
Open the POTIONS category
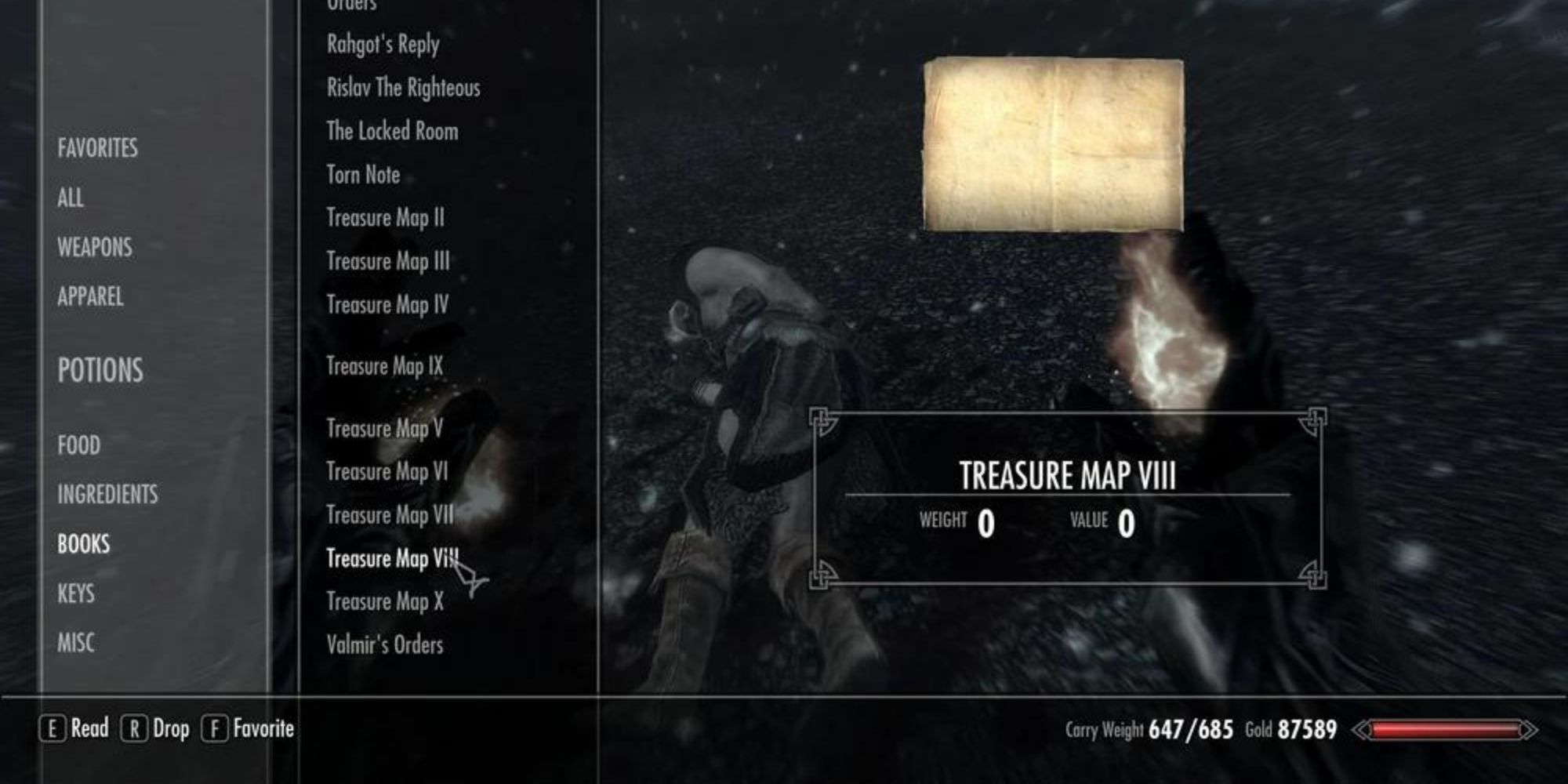click(100, 370)
